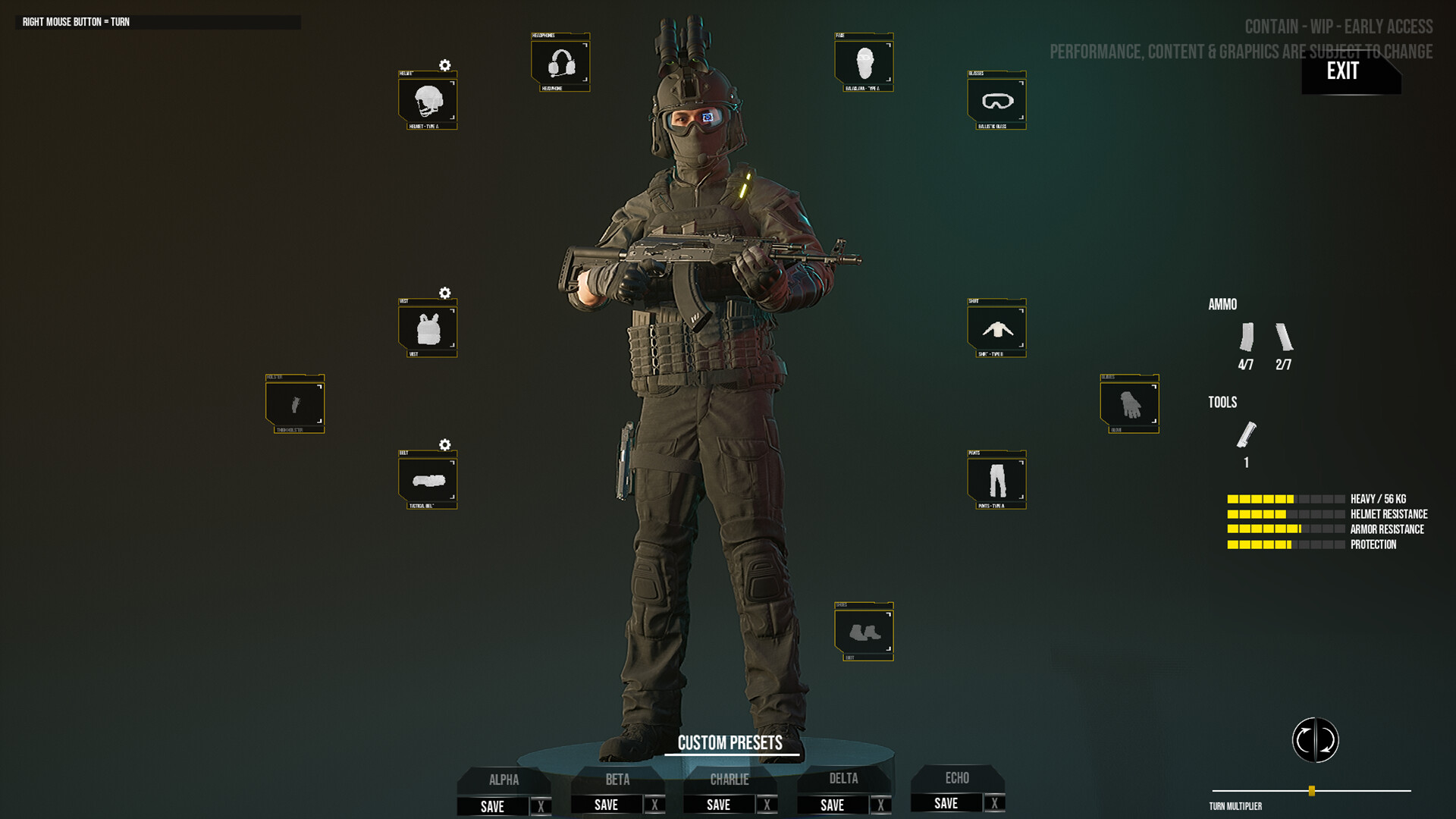The width and height of the screenshot is (1456, 819).
Task: Select the Boot equipment slot
Action: (x=864, y=631)
